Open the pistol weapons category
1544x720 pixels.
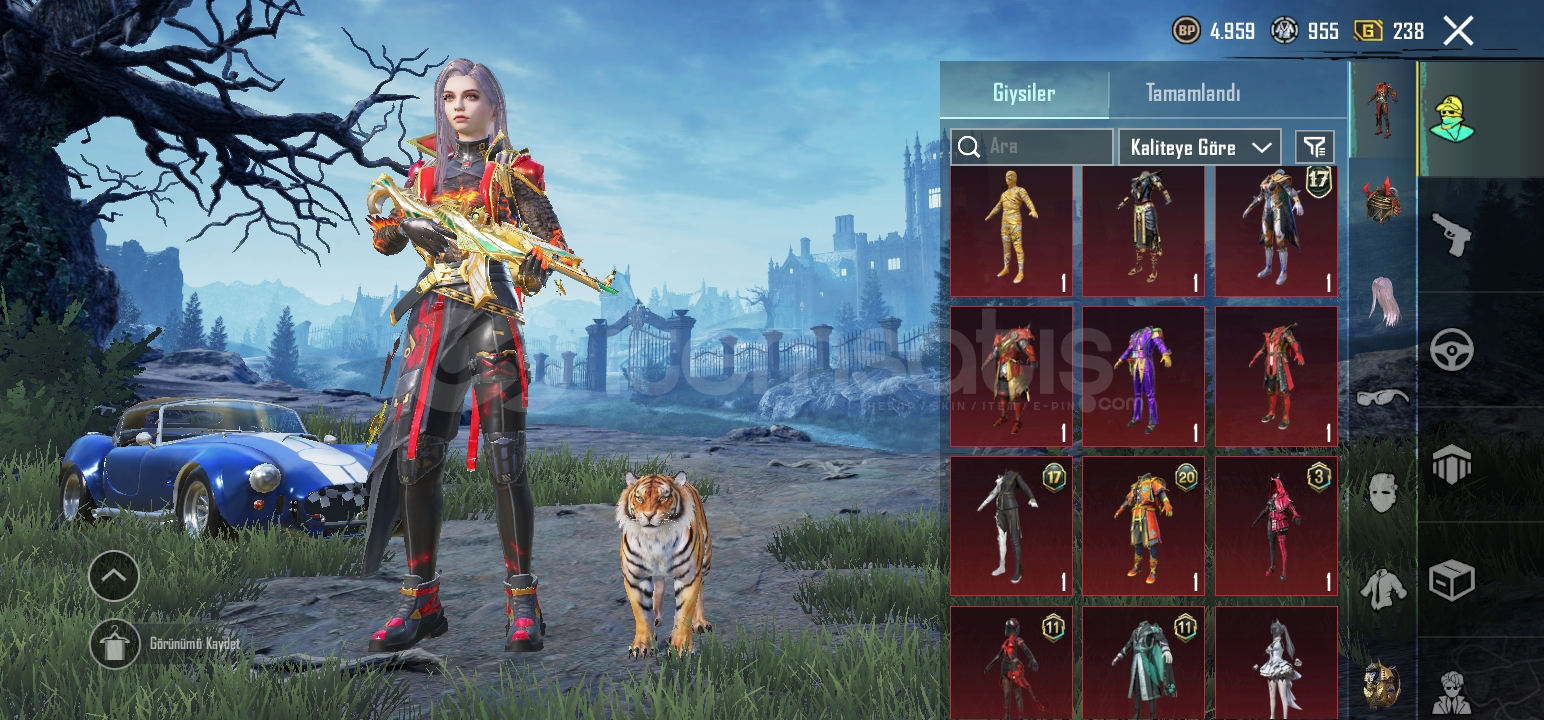pos(1451,234)
